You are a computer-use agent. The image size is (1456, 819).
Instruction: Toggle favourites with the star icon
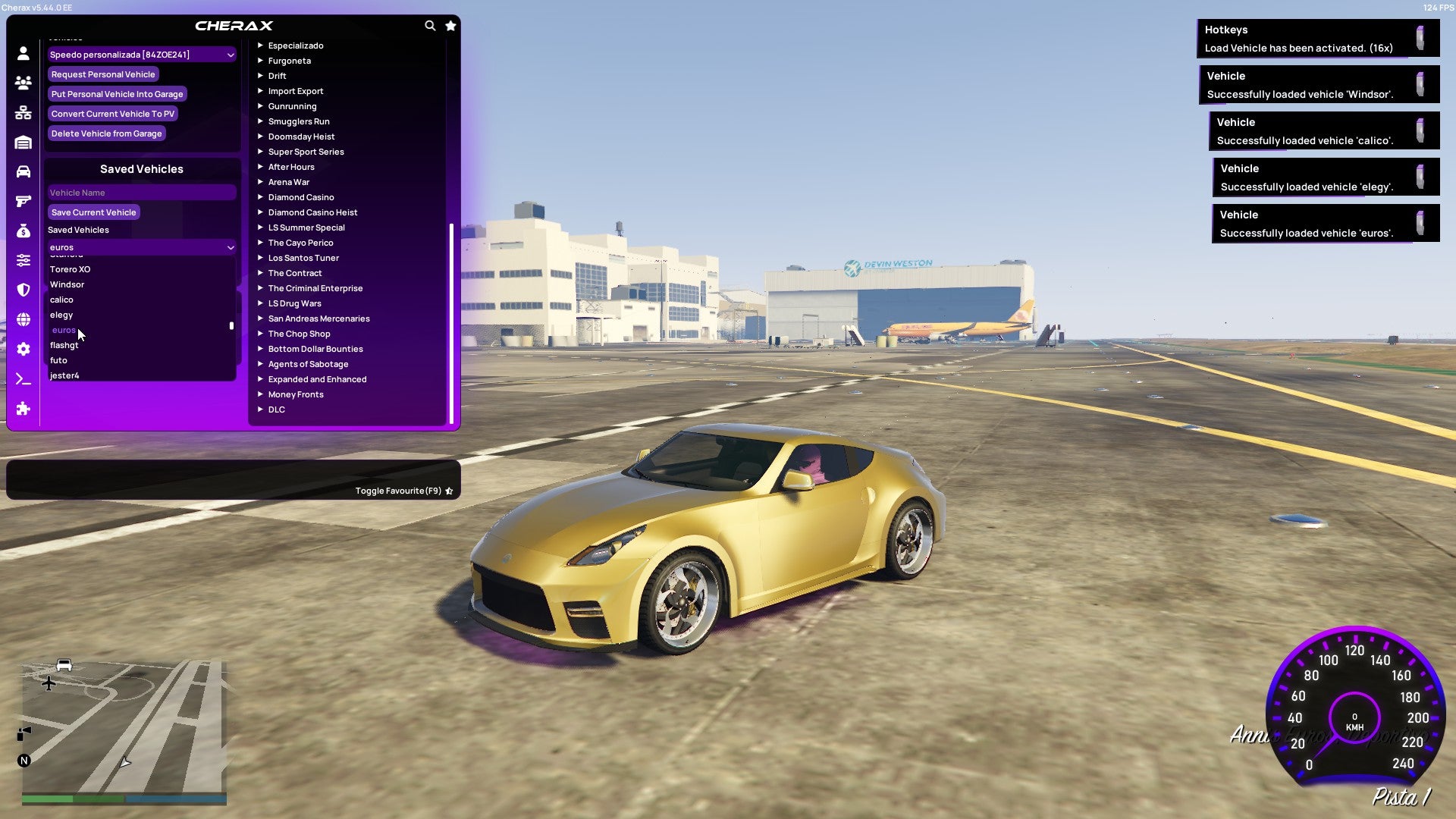point(450,25)
